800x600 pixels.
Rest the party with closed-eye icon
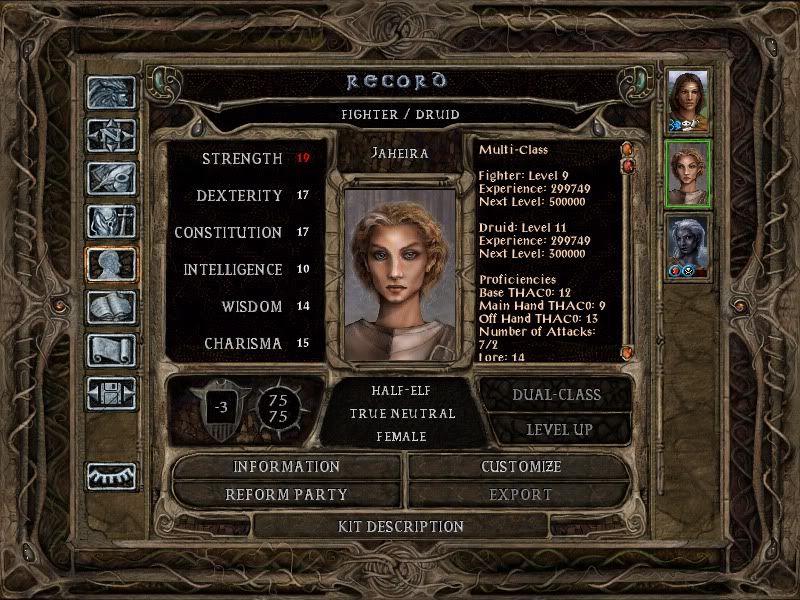[111, 476]
